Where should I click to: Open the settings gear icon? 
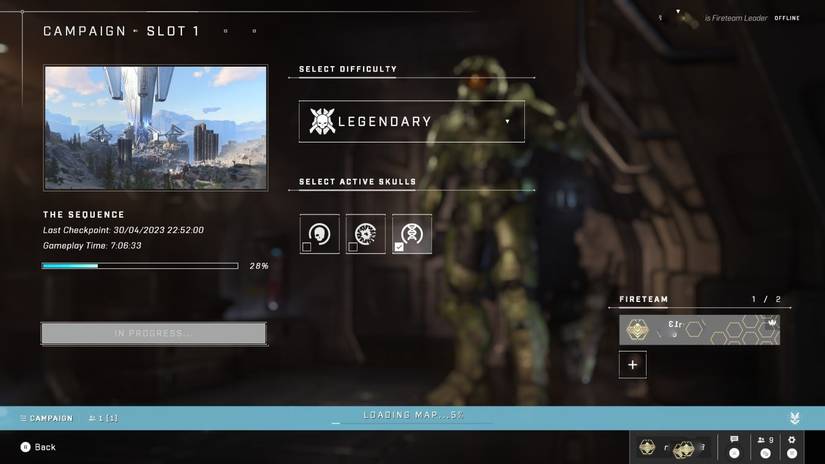pyautogui.click(x=792, y=445)
